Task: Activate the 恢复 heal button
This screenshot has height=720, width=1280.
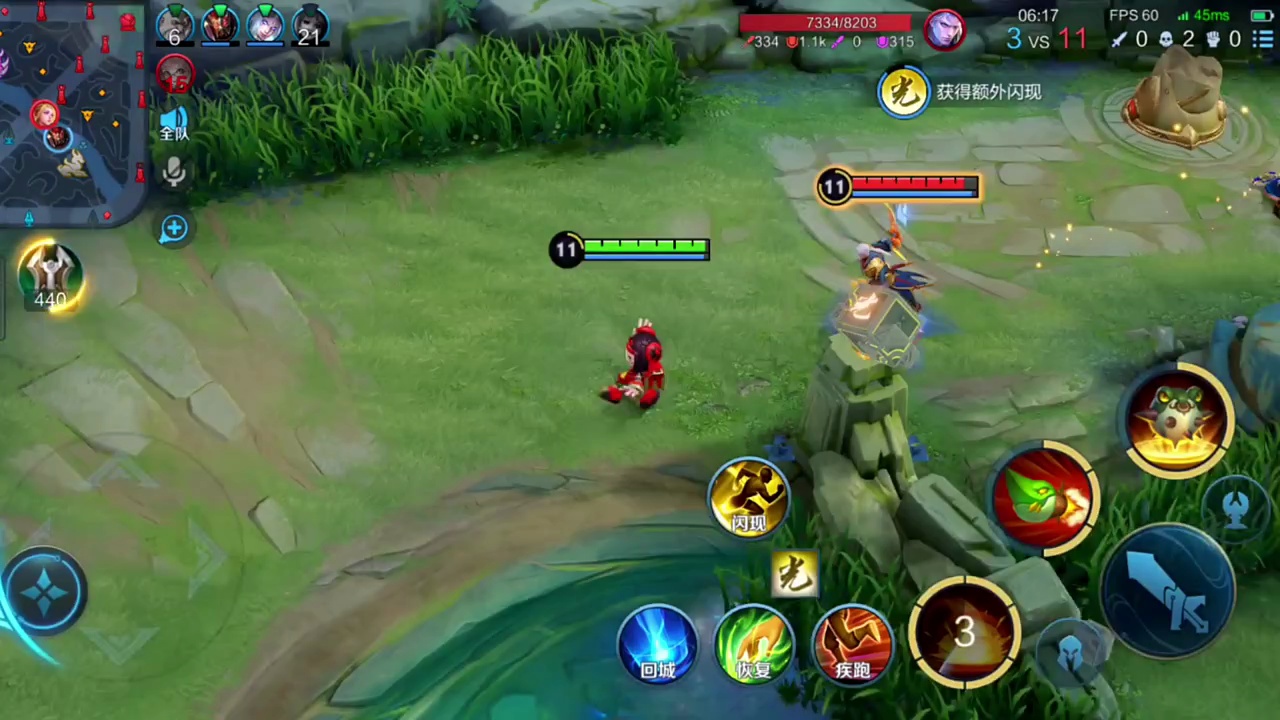Action: 755,644
